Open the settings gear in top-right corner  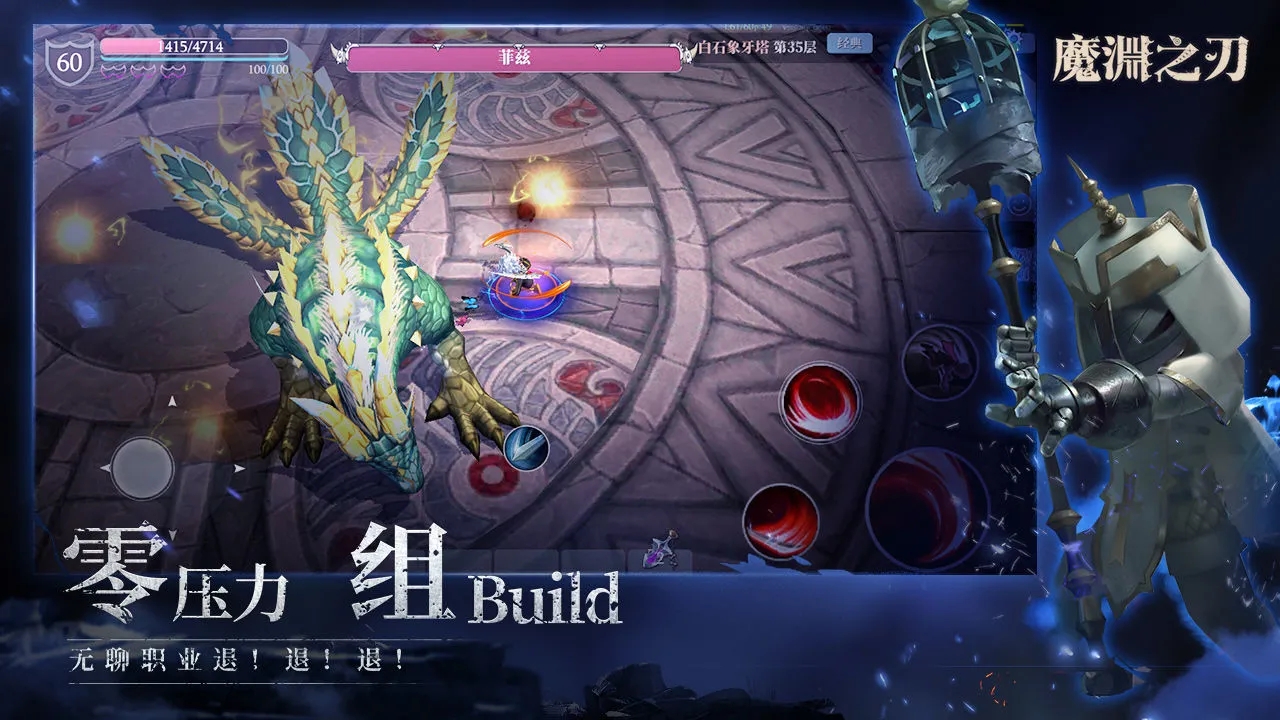[x=1014, y=36]
